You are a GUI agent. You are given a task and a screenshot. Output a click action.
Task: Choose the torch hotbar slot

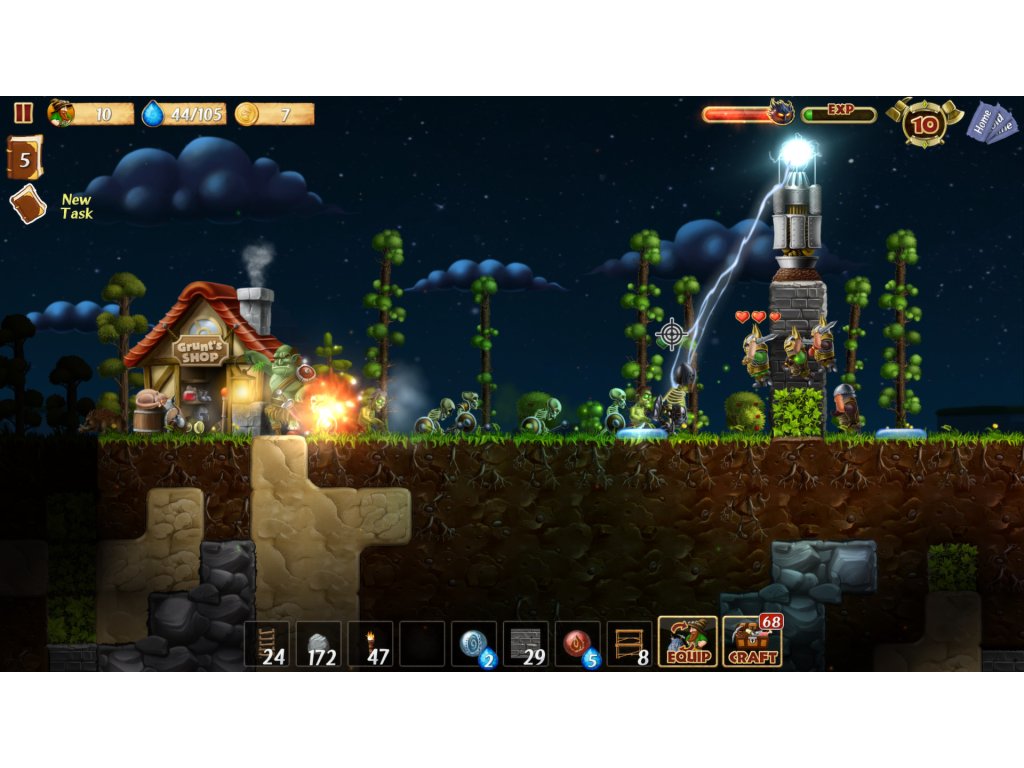click(371, 644)
